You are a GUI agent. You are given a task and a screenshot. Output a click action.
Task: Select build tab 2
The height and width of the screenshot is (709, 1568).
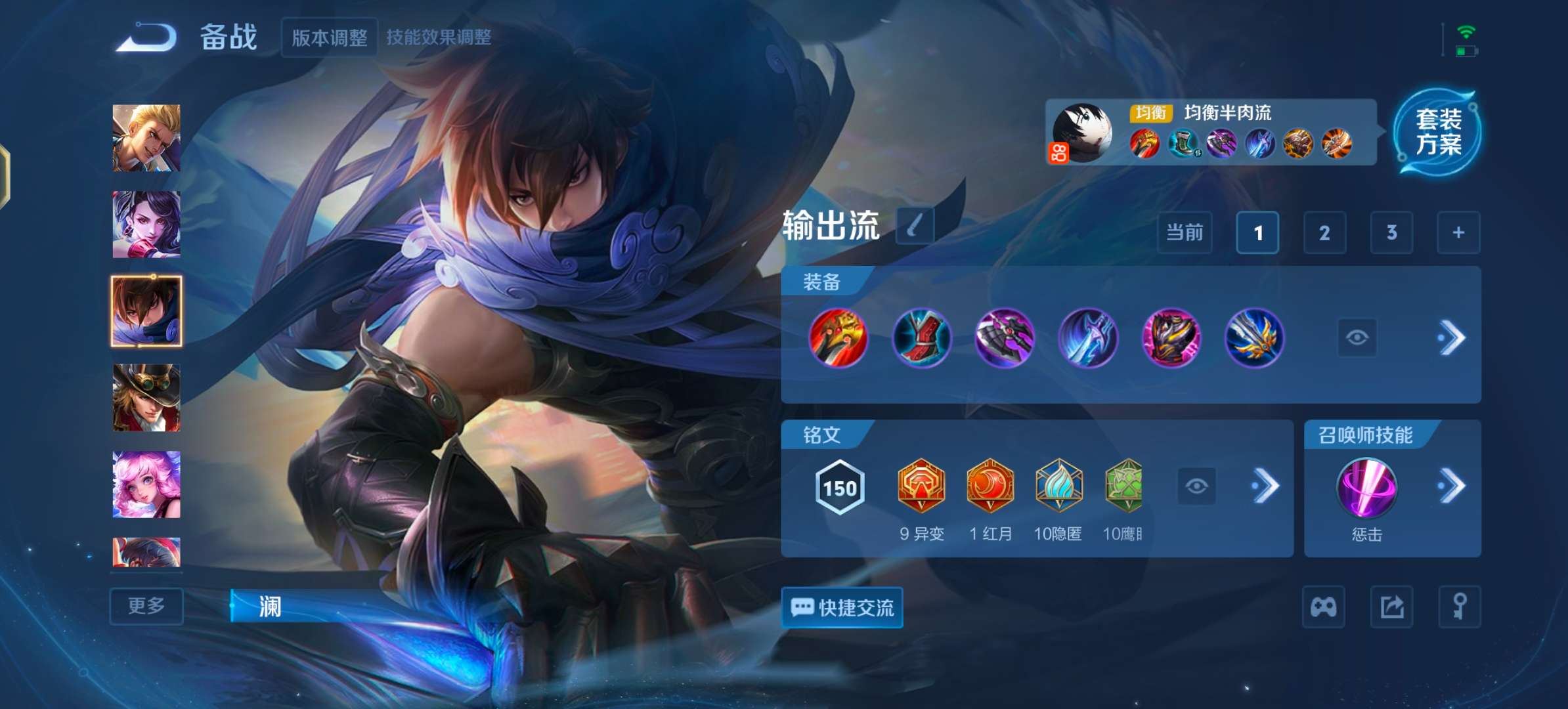coord(1325,233)
